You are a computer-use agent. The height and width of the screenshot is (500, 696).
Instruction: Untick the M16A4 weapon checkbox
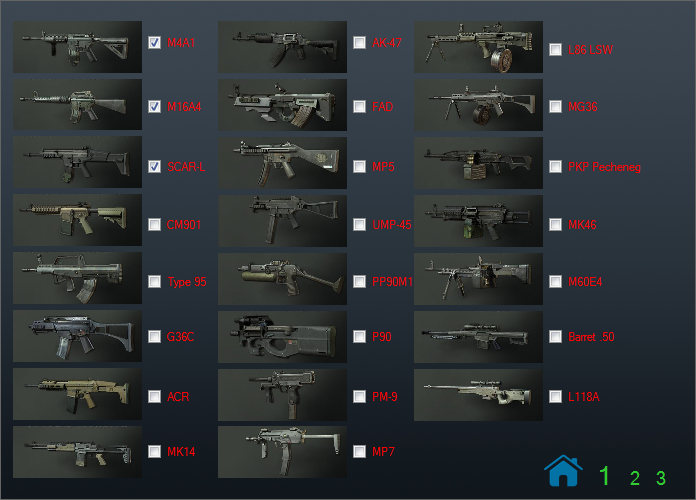coord(154,105)
